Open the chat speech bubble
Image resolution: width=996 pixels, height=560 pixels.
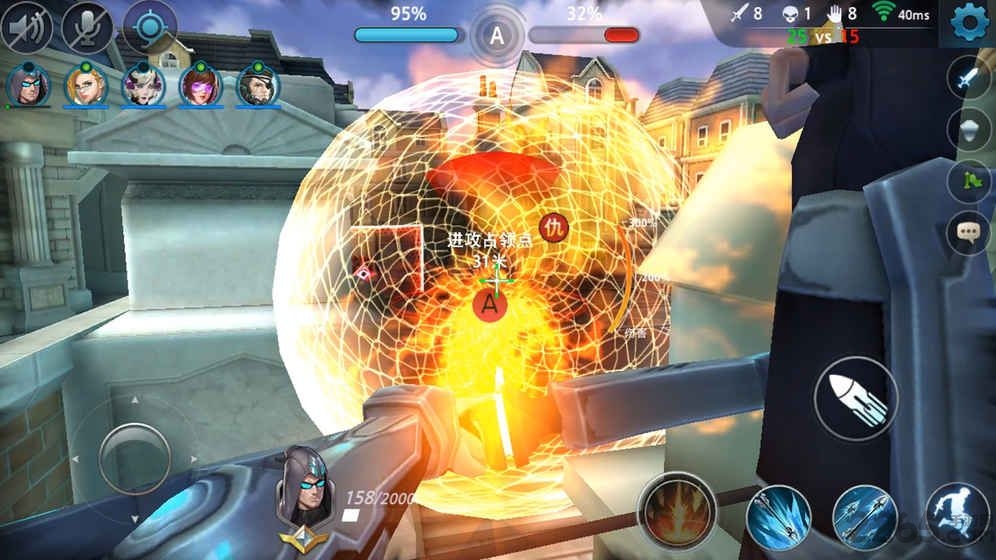tap(967, 233)
